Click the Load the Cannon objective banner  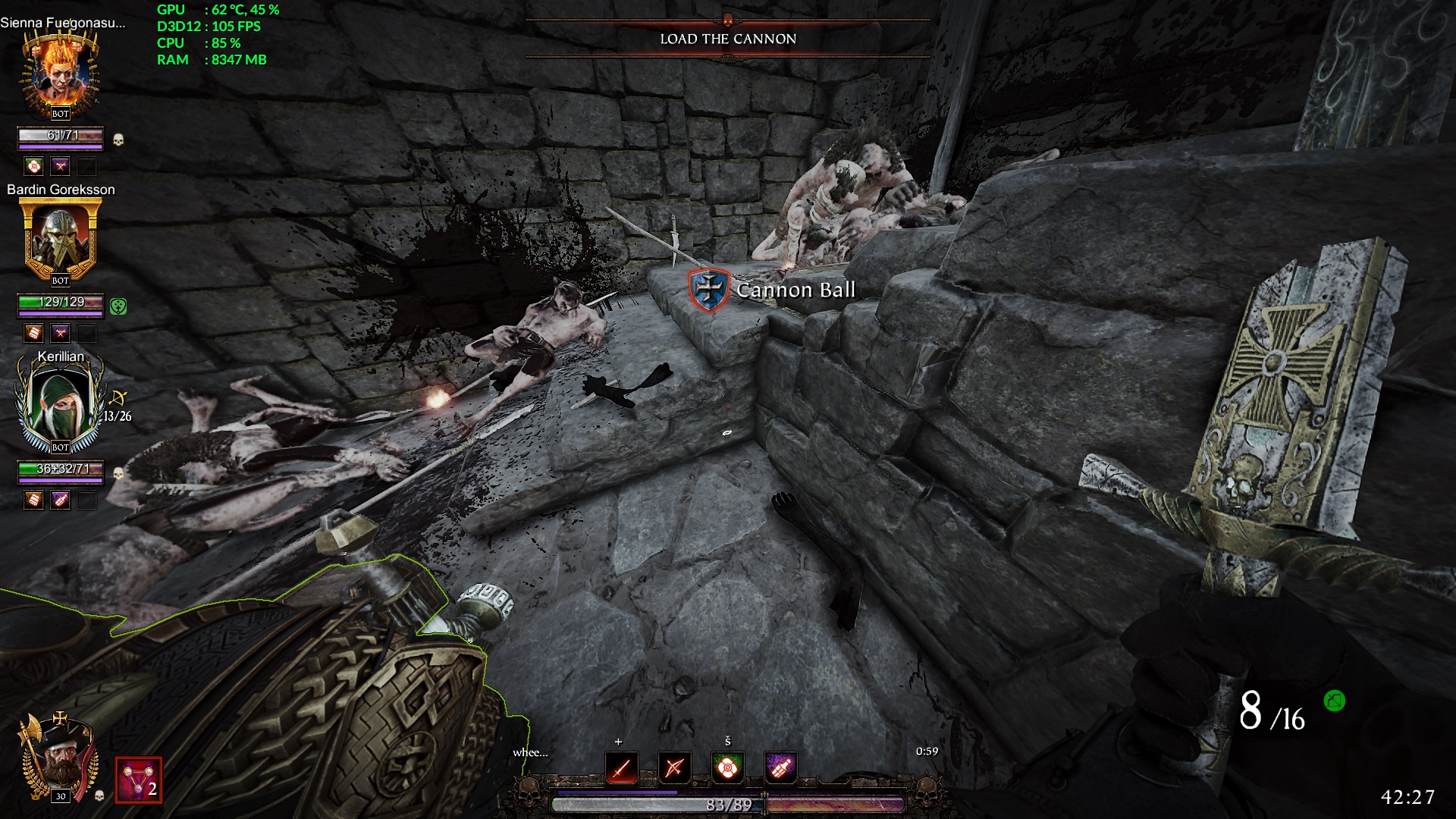727,39
